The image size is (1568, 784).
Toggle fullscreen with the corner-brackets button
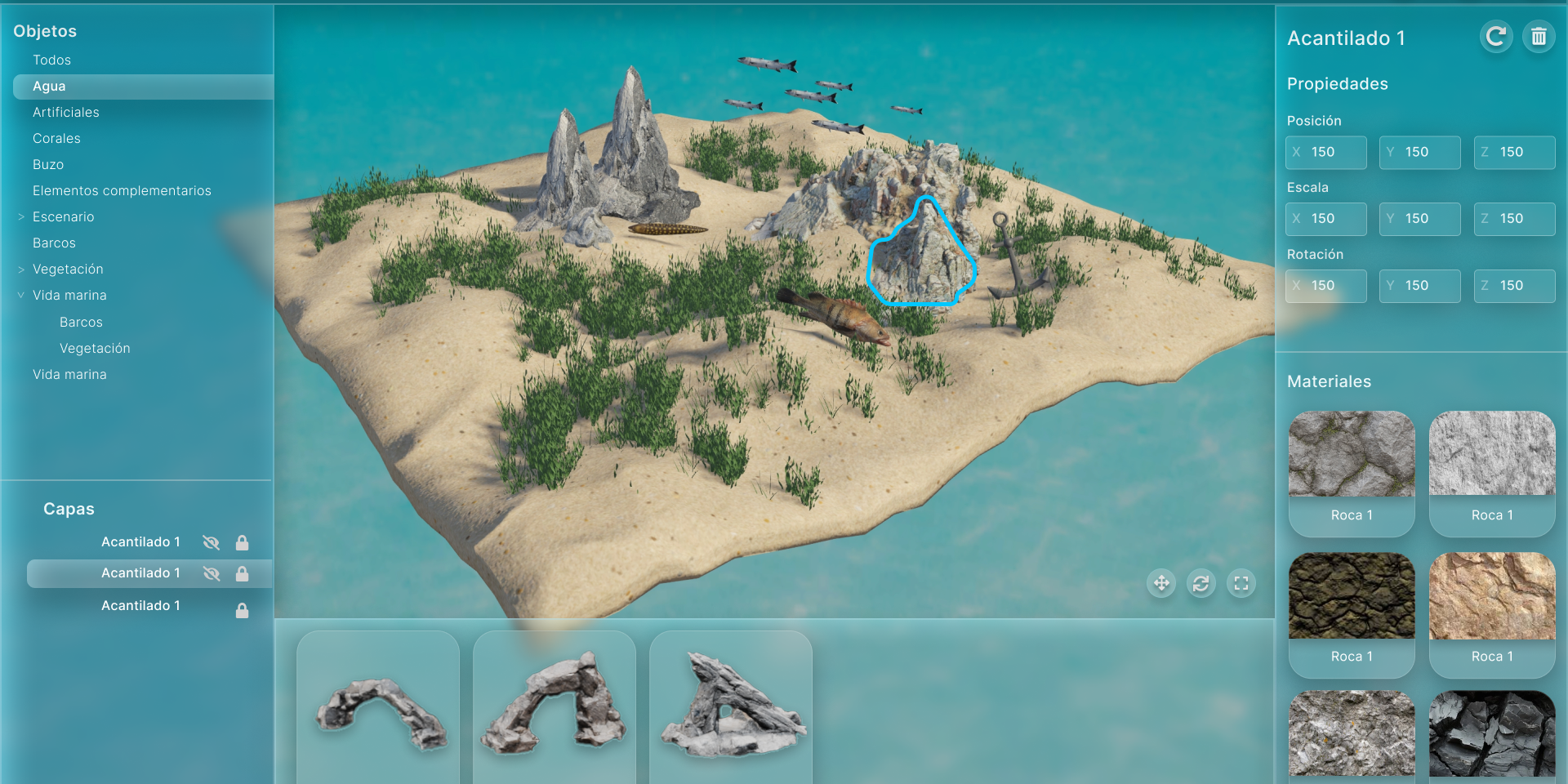click(x=1241, y=583)
